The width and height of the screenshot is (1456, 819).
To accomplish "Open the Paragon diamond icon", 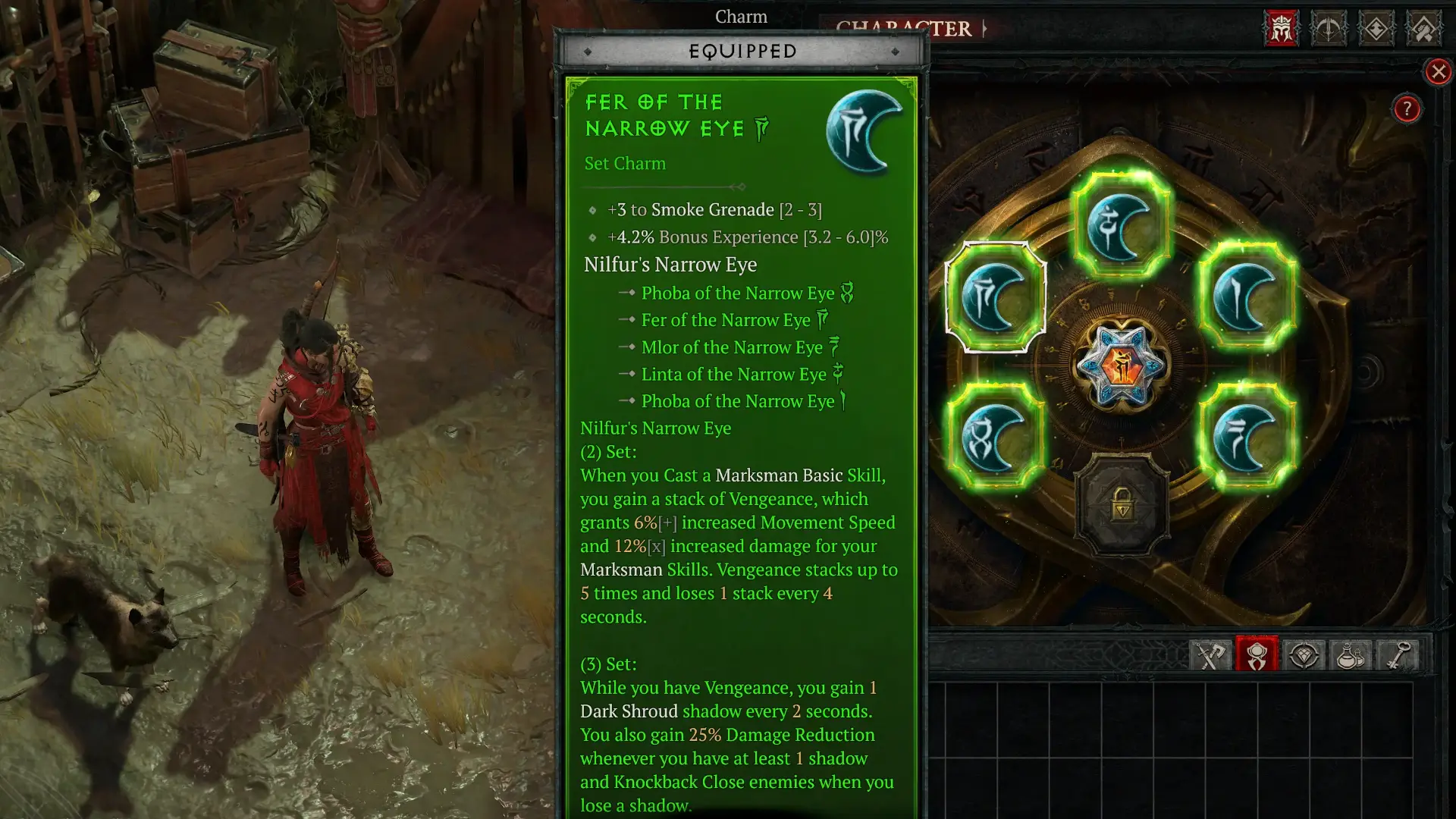I will 1377,27.
